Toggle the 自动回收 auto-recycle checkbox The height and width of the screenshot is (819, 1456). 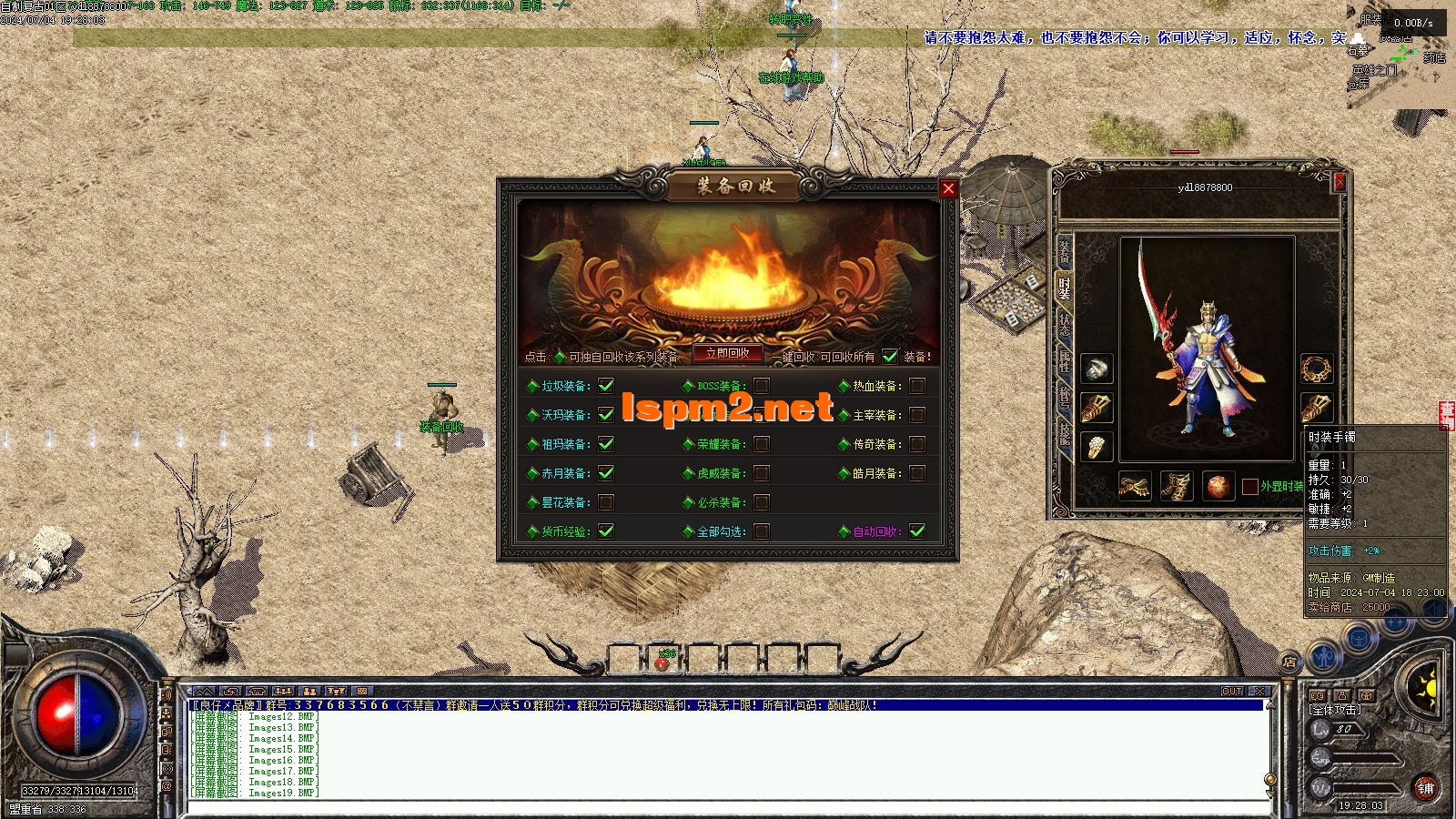point(917,531)
